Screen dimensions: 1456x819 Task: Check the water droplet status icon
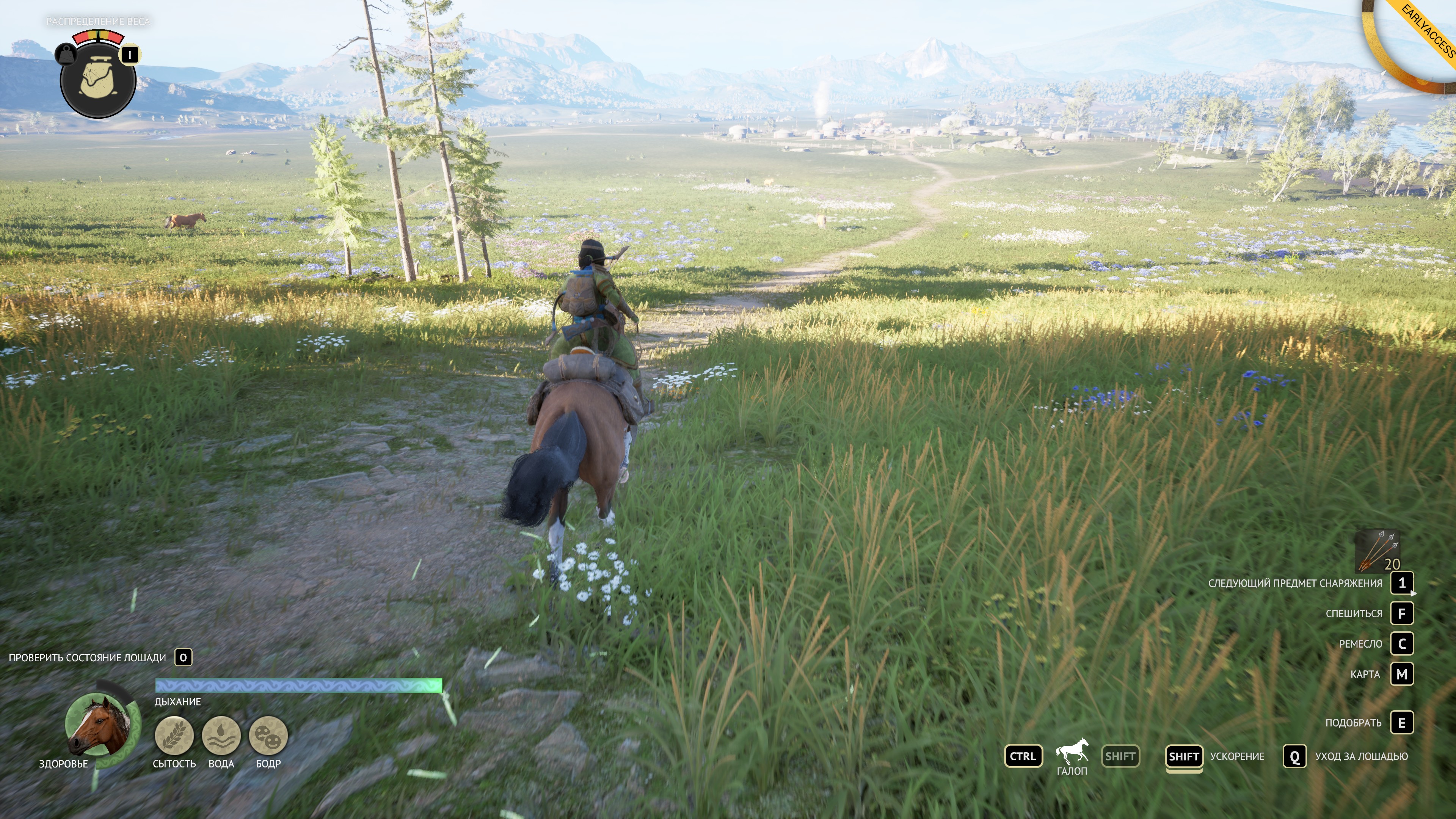pos(221,735)
